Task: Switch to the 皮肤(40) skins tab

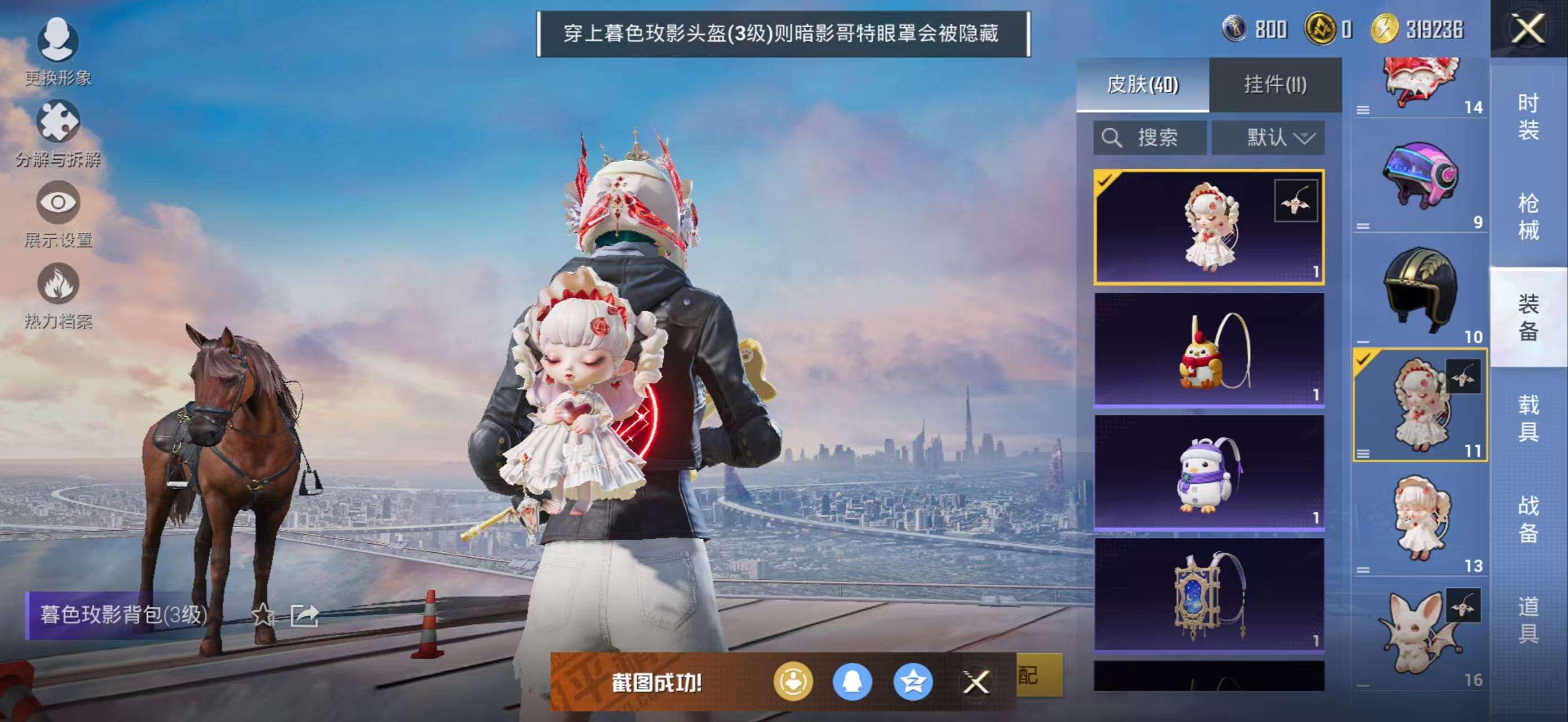Action: coord(1142,85)
